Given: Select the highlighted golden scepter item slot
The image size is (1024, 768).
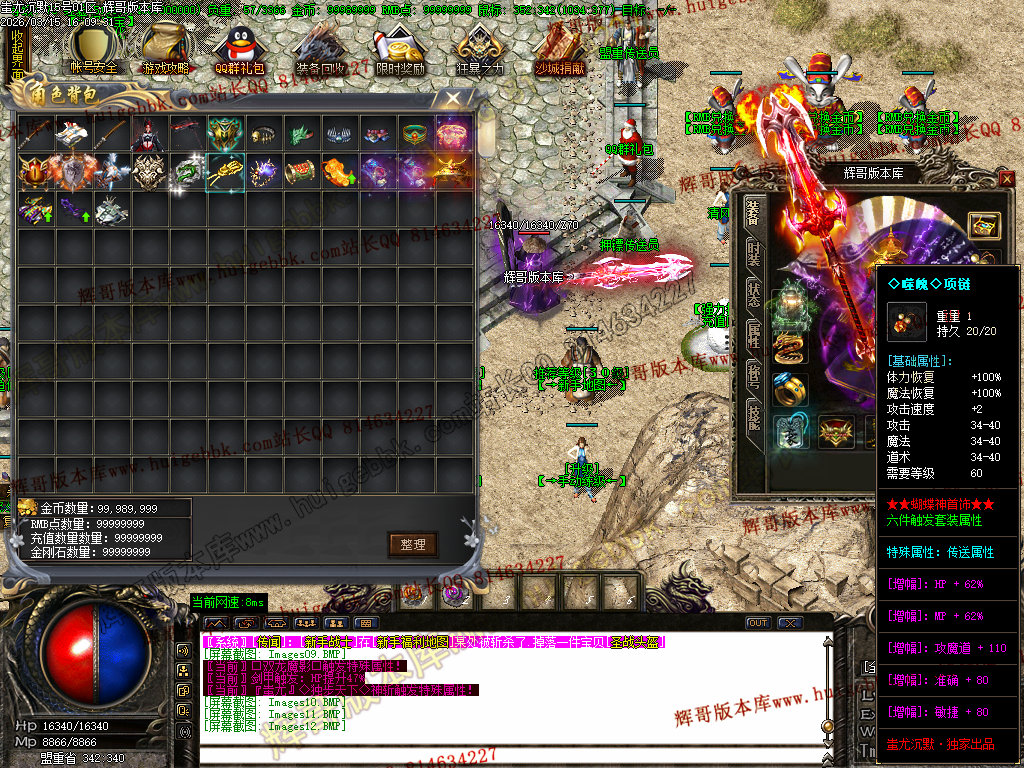Looking at the screenshot, I should [225, 172].
